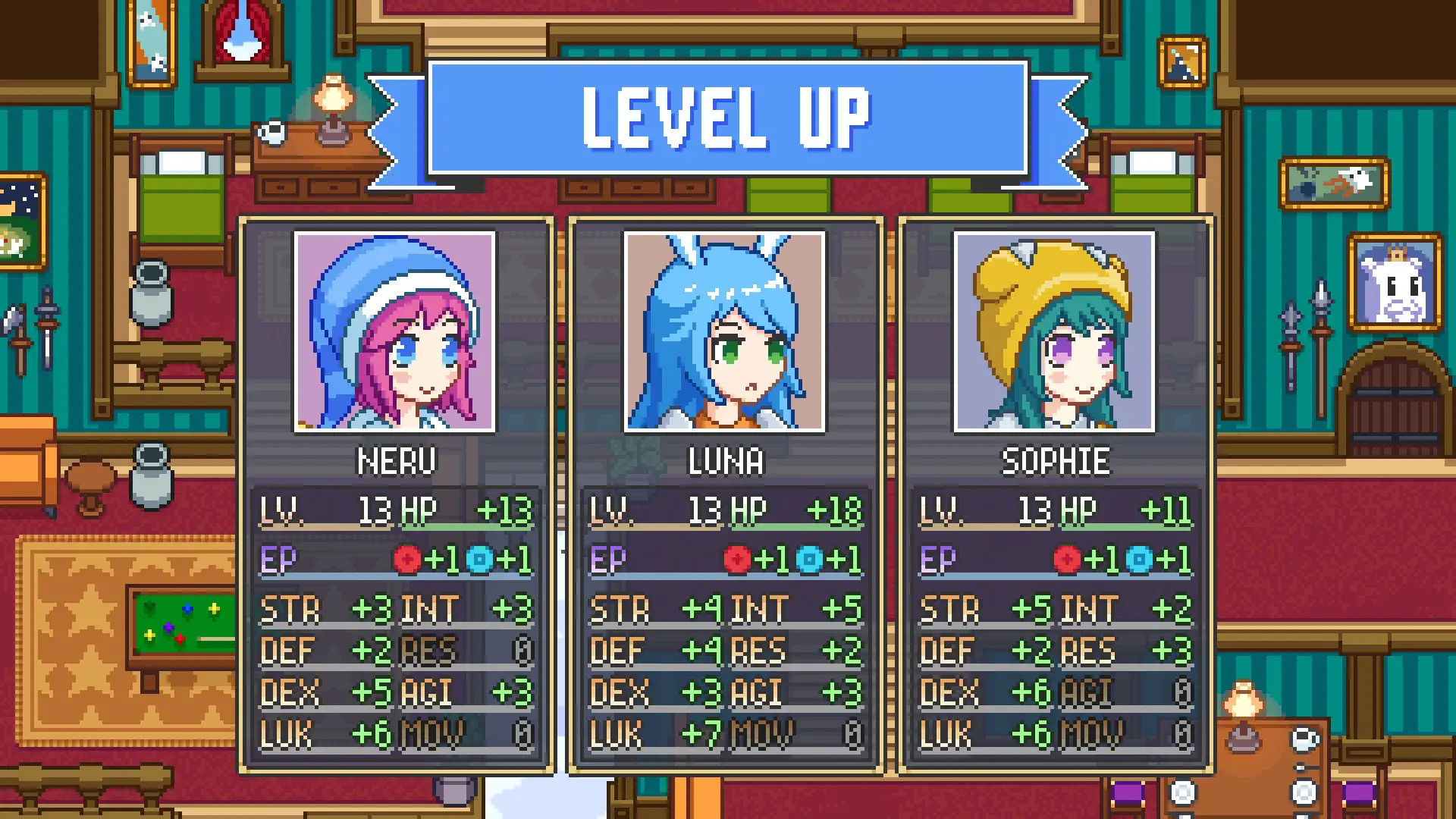Select the name label NERU
The height and width of the screenshot is (819, 1456).
pyautogui.click(x=395, y=460)
